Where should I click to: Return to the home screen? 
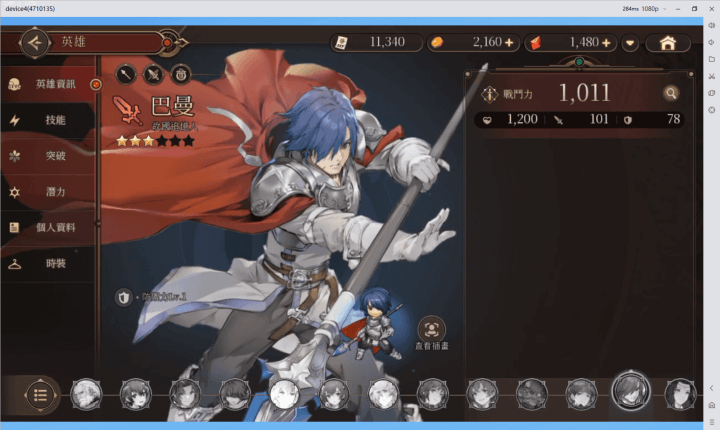coord(668,43)
